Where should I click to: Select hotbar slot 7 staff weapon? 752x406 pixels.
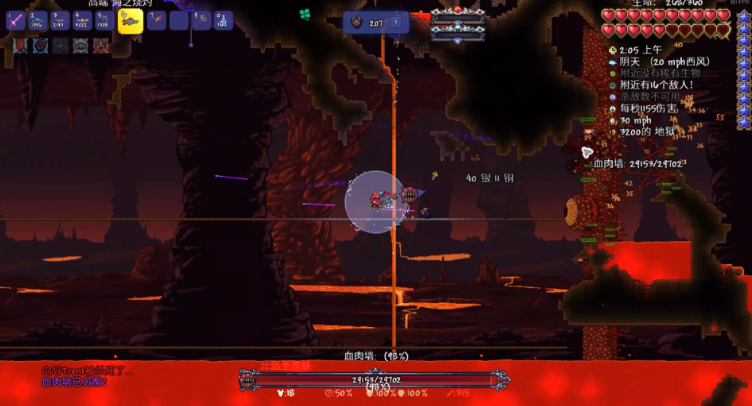coord(156,20)
